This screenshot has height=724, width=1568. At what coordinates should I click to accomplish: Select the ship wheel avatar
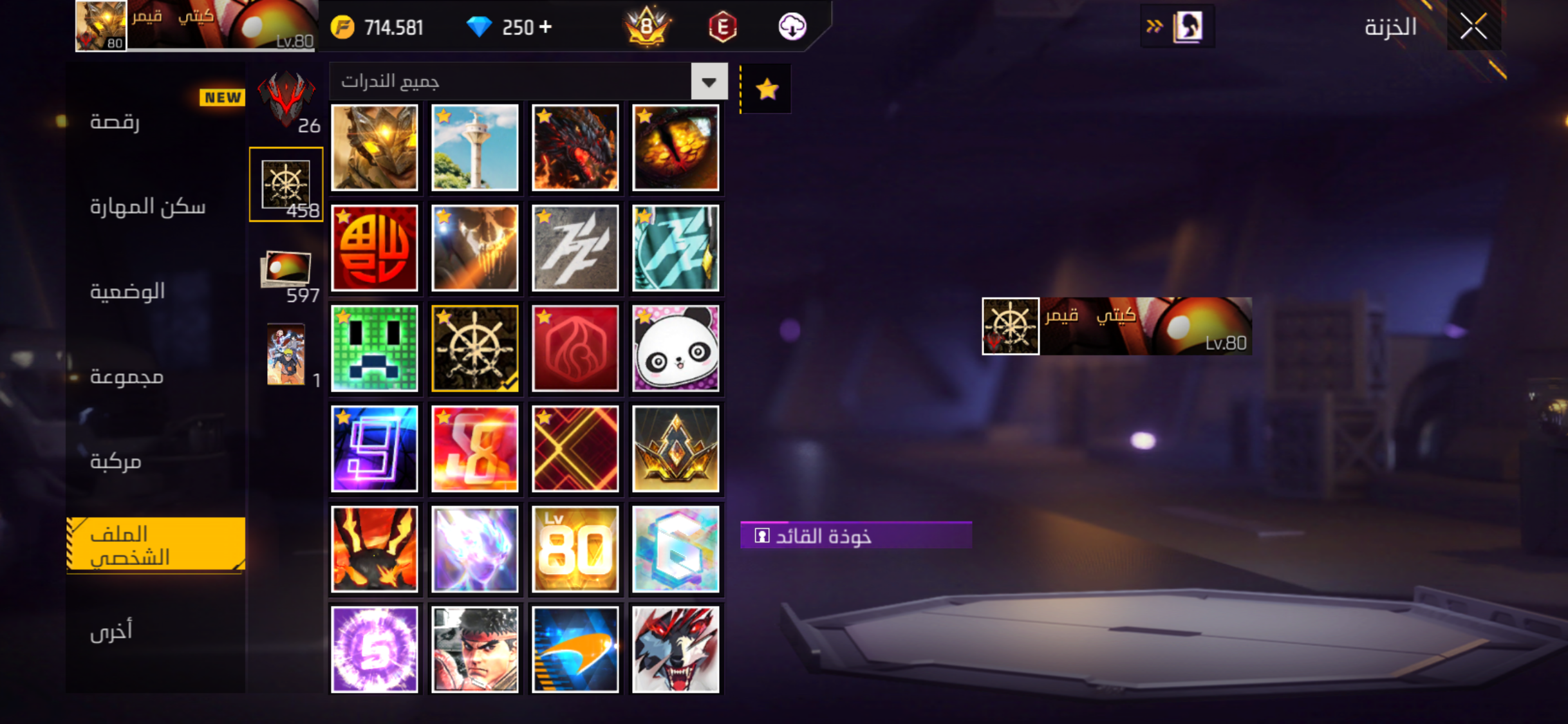(x=474, y=348)
